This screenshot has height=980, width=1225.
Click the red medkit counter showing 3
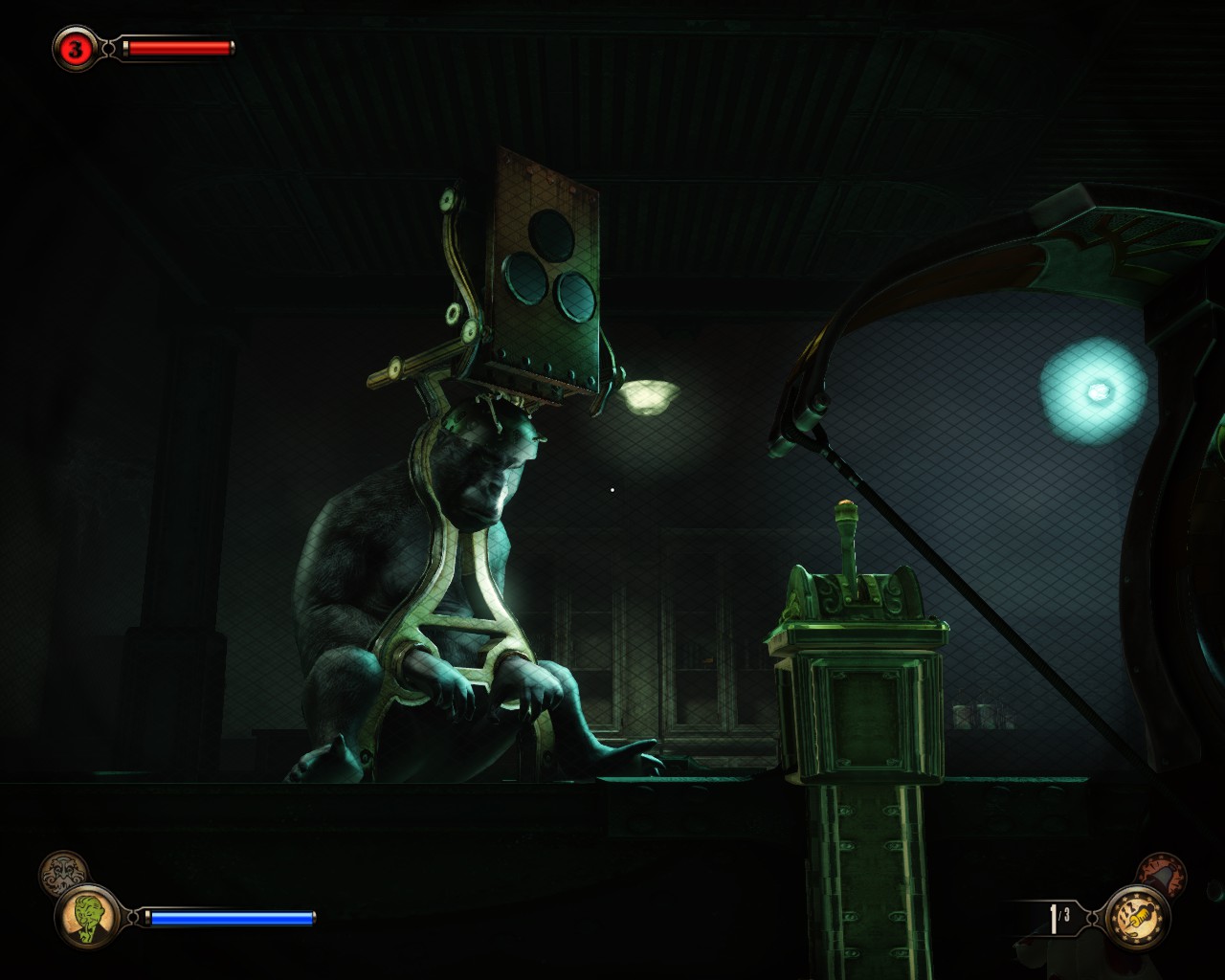[75, 49]
